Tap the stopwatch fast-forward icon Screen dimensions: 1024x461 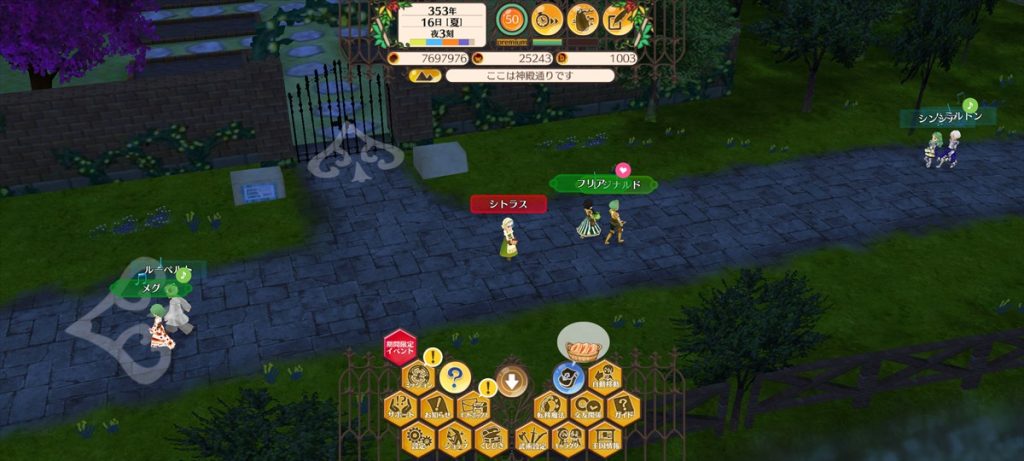point(546,19)
